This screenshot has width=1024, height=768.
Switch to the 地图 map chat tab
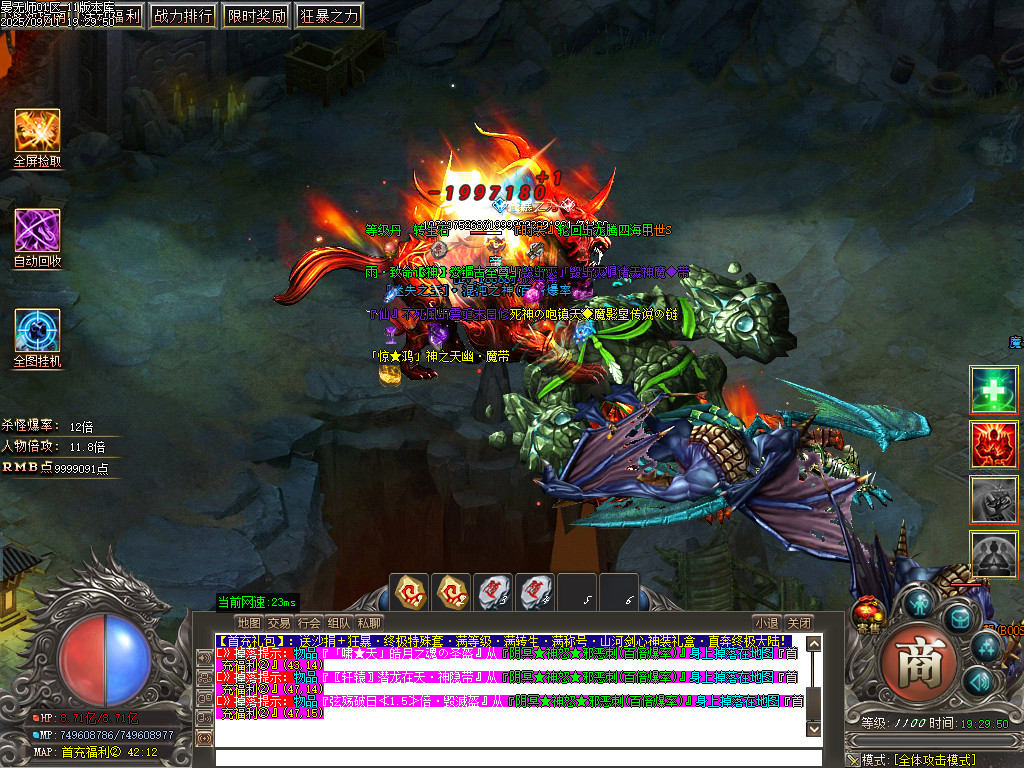(248, 622)
